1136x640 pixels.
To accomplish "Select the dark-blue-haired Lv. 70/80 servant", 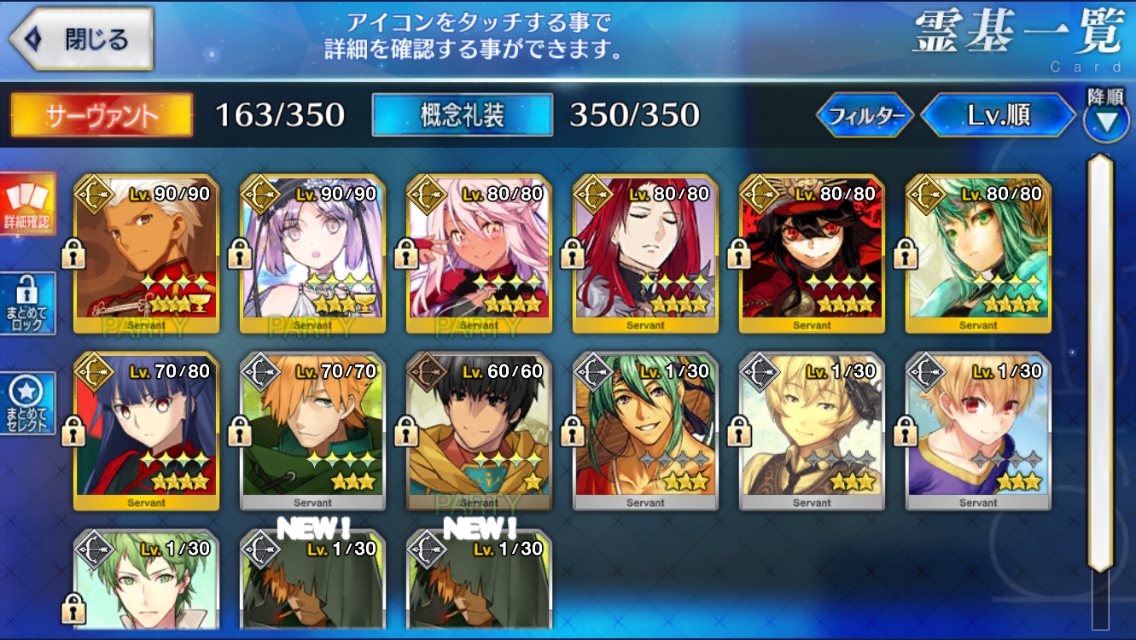I will point(146,432).
